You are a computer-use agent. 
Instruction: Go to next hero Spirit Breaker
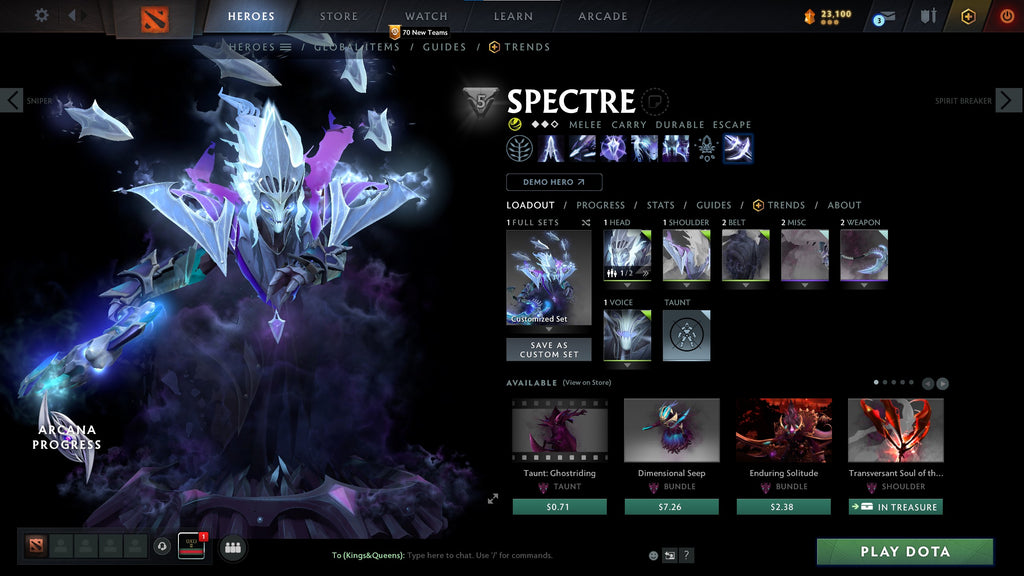[x=1008, y=100]
